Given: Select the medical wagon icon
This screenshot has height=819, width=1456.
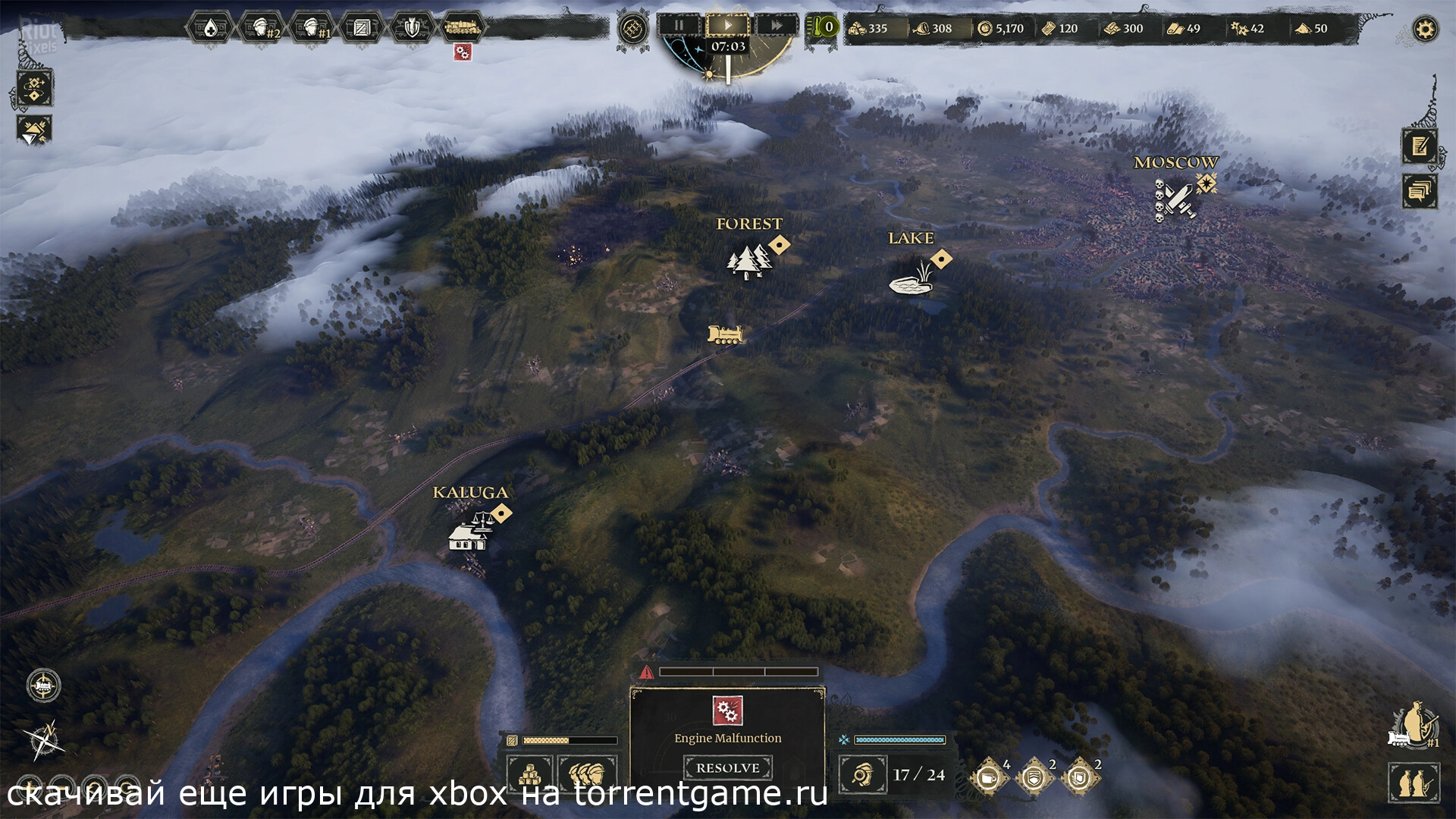Looking at the screenshot, I should [209, 28].
